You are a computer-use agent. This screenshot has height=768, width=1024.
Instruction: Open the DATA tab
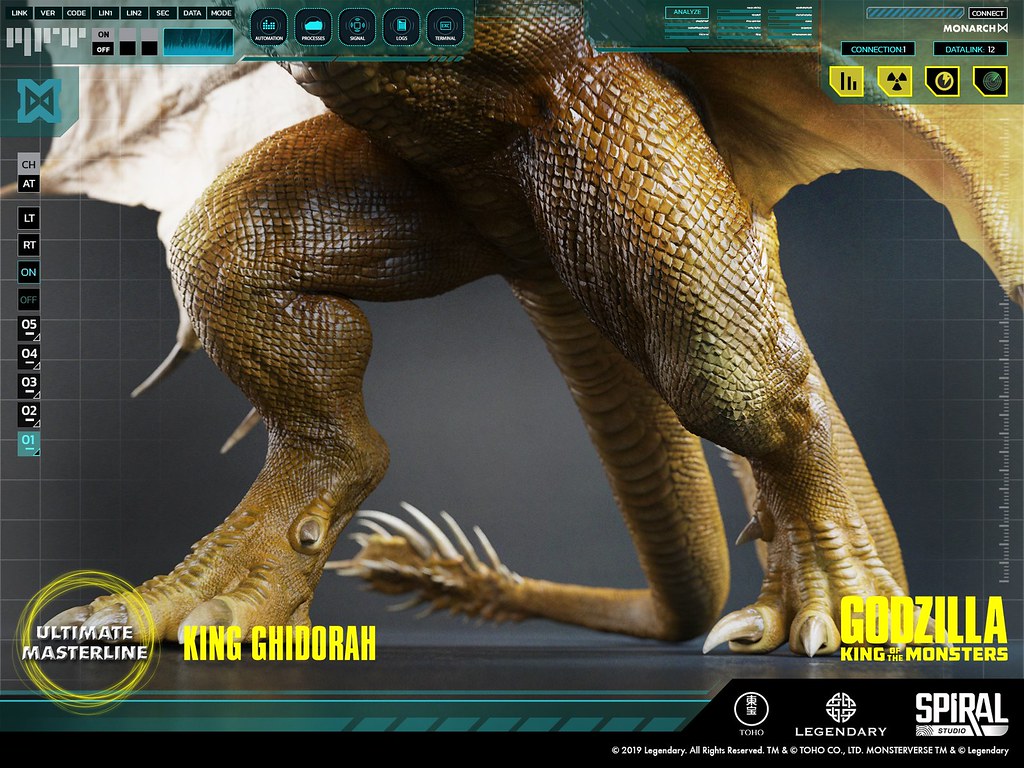[x=192, y=13]
